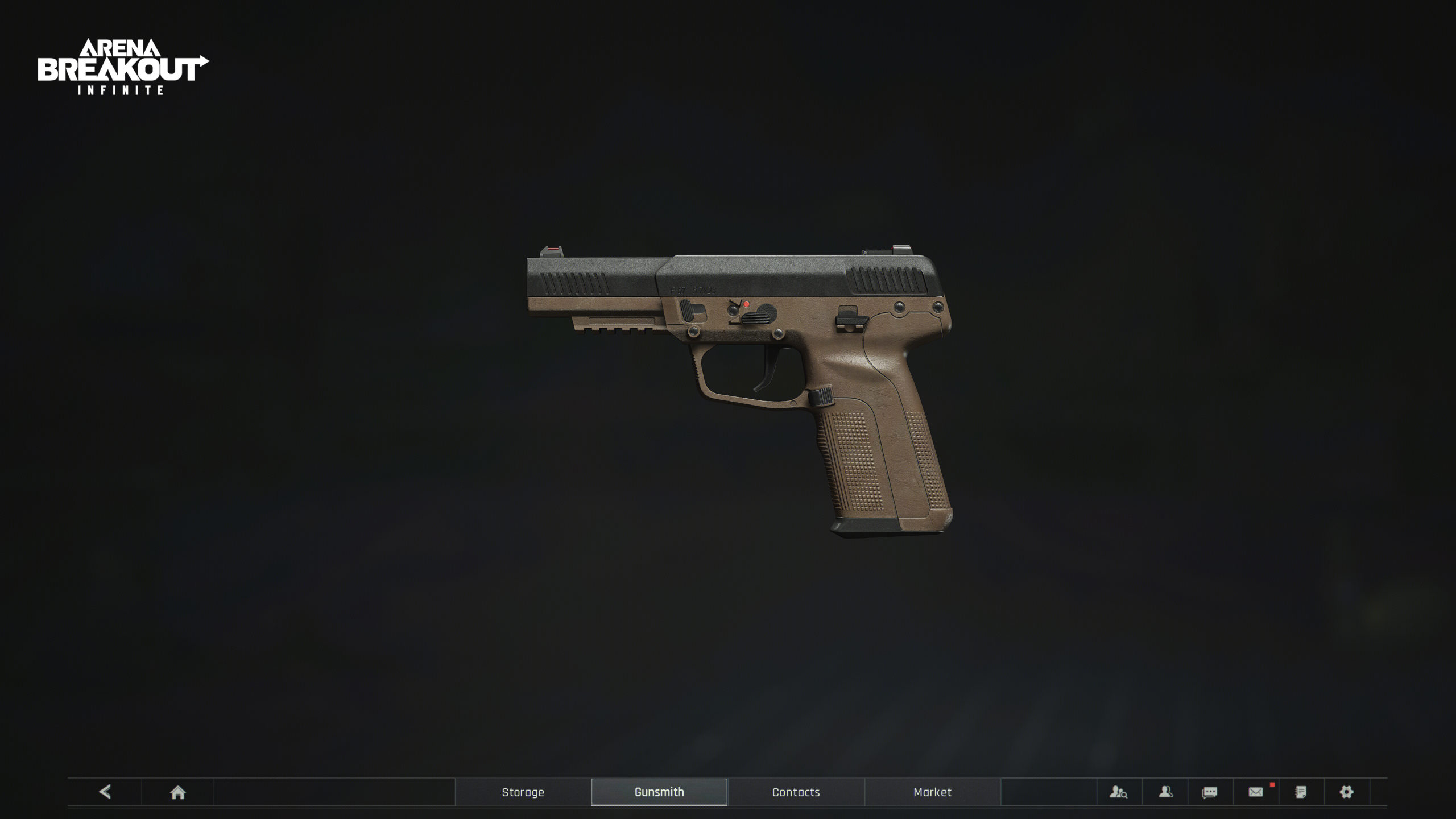Select the Gunsmith tab
This screenshot has width=1456, height=819.
point(659,792)
